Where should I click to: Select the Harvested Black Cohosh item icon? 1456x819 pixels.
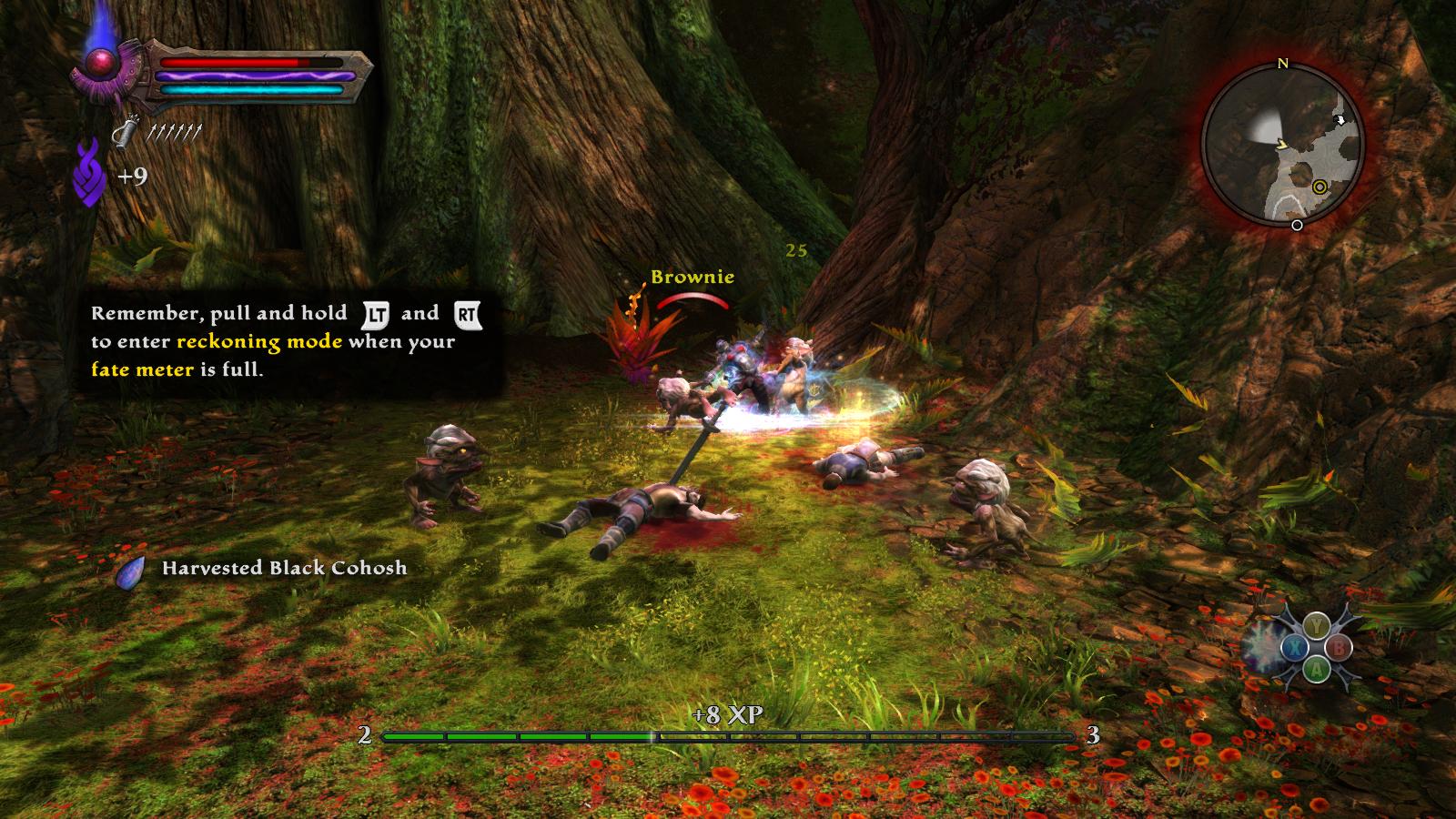coord(131,571)
